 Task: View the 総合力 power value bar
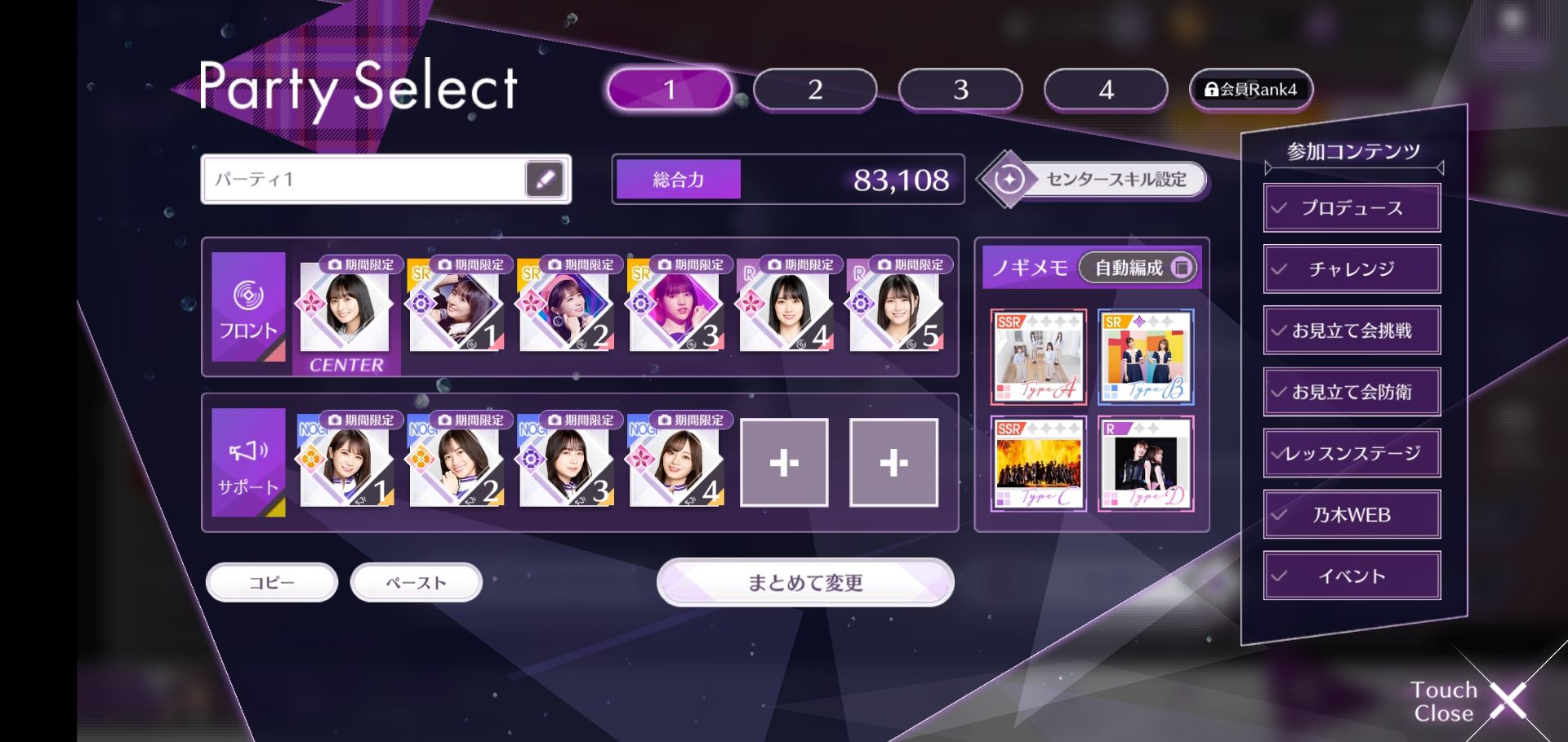click(786, 179)
